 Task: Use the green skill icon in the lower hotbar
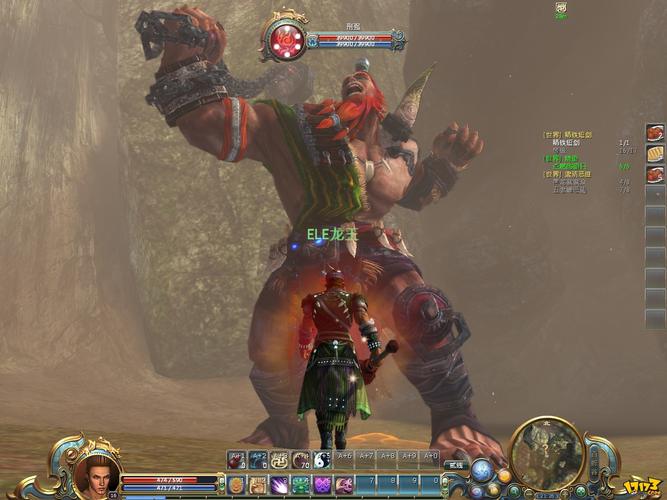click(x=300, y=485)
